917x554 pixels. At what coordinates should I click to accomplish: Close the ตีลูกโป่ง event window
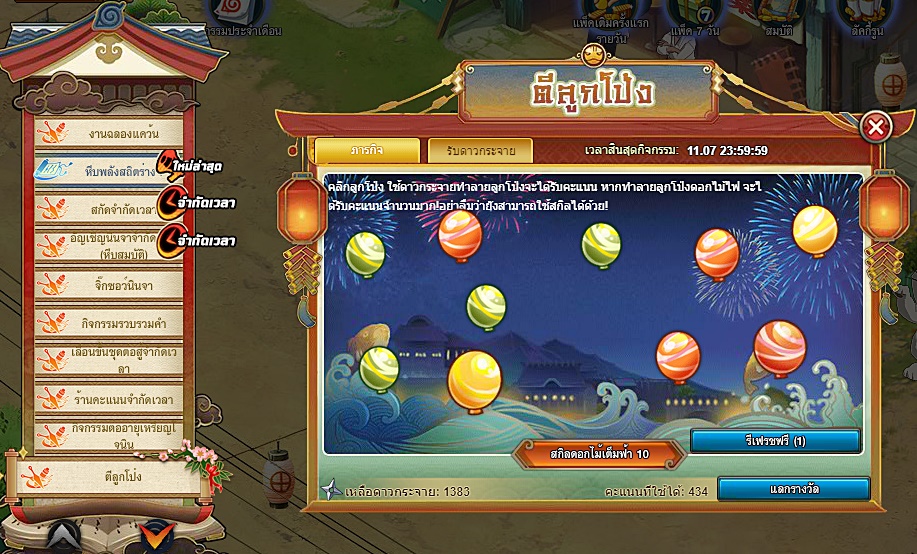pos(876,127)
